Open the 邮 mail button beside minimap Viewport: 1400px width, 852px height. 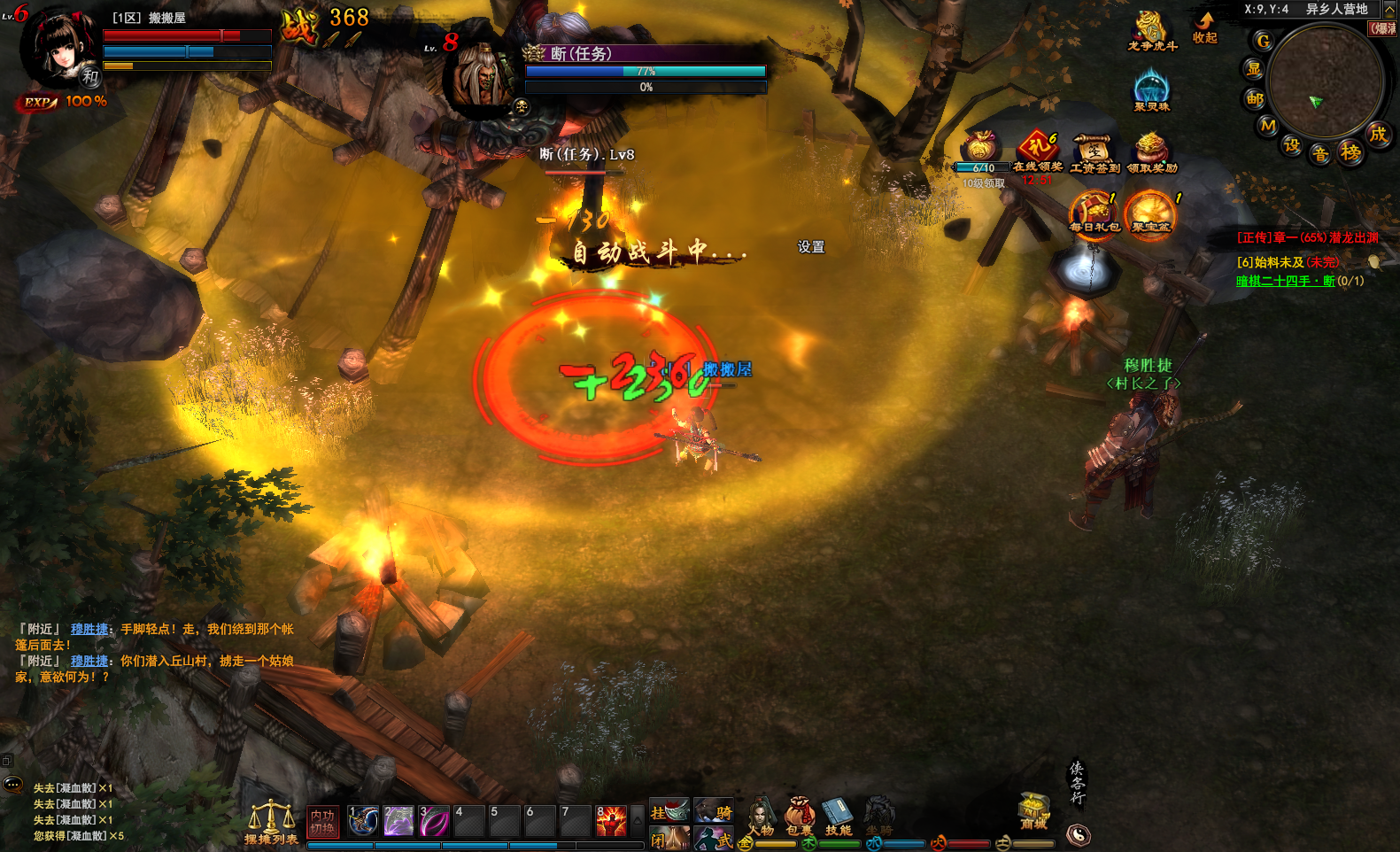1255,98
